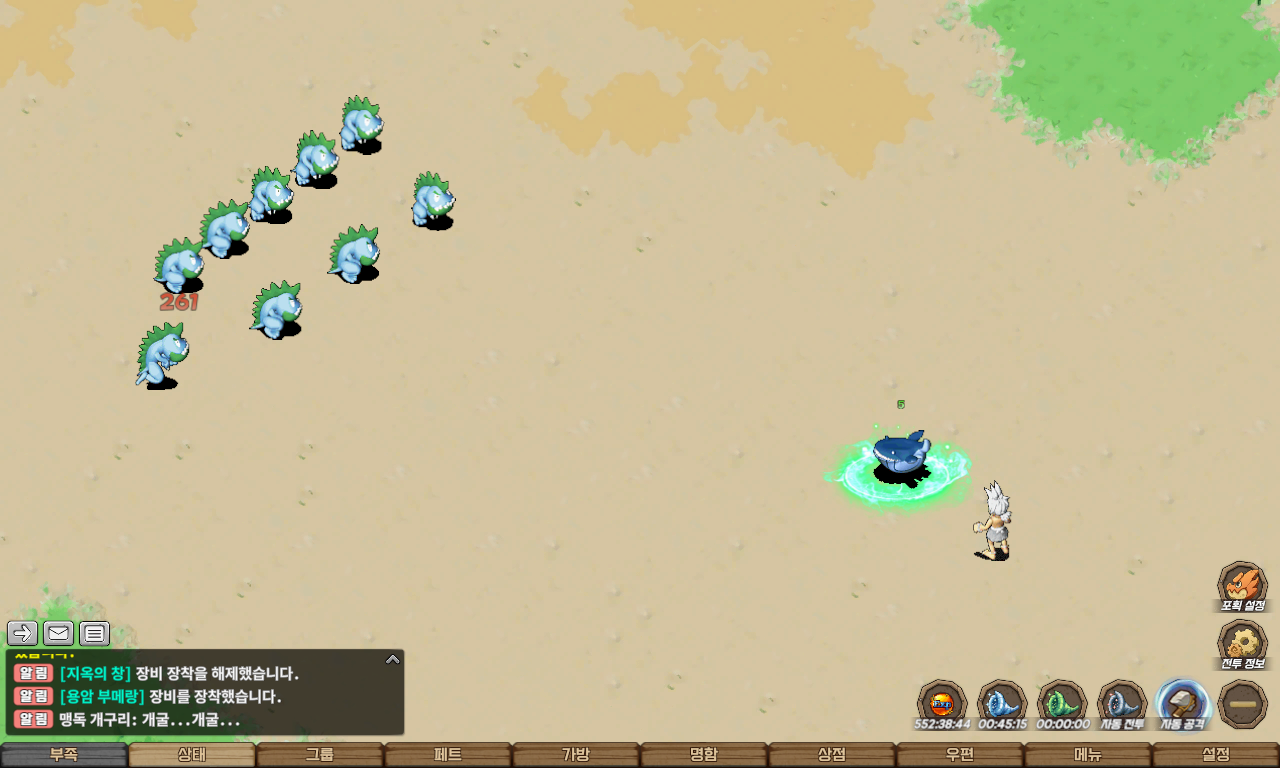This screenshot has width=1280, height=768.
Task: Open the 우편 (mail) menu
Action: pos(960,755)
